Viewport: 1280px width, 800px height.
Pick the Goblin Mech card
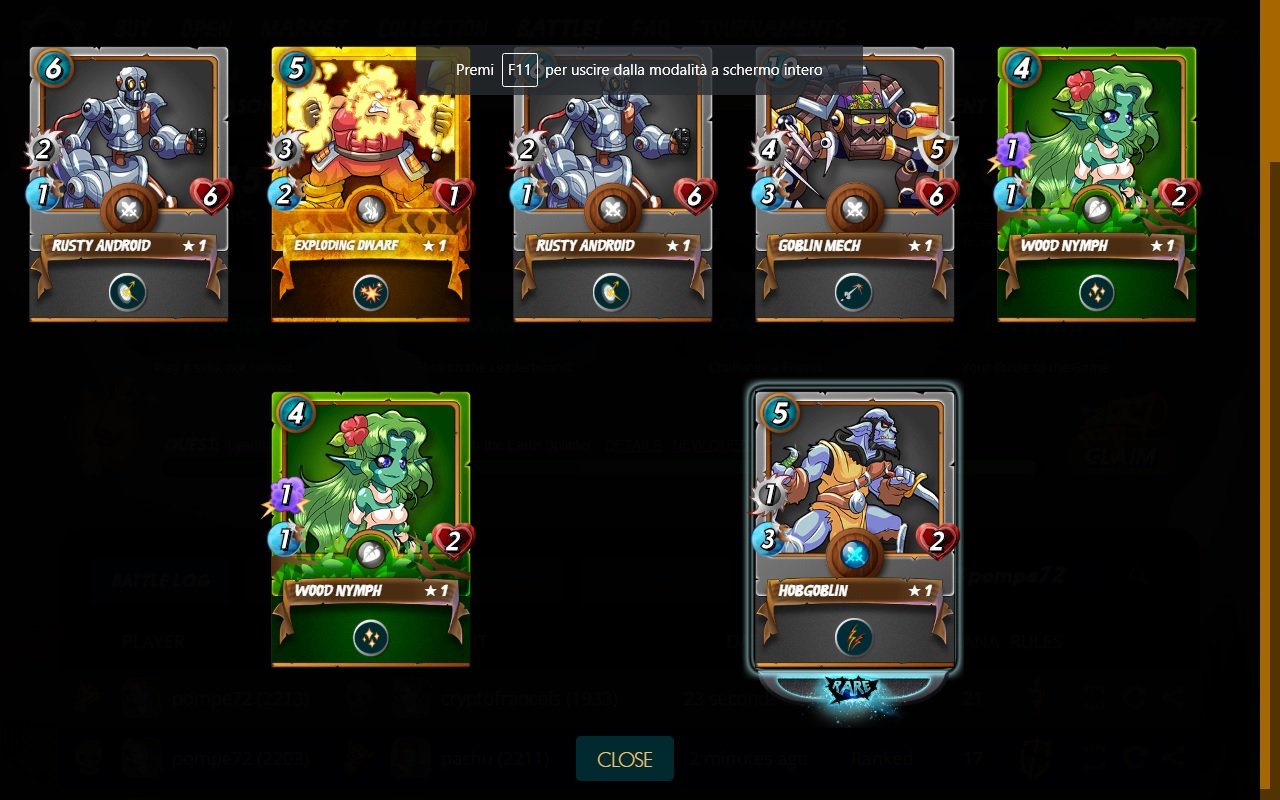point(854,150)
